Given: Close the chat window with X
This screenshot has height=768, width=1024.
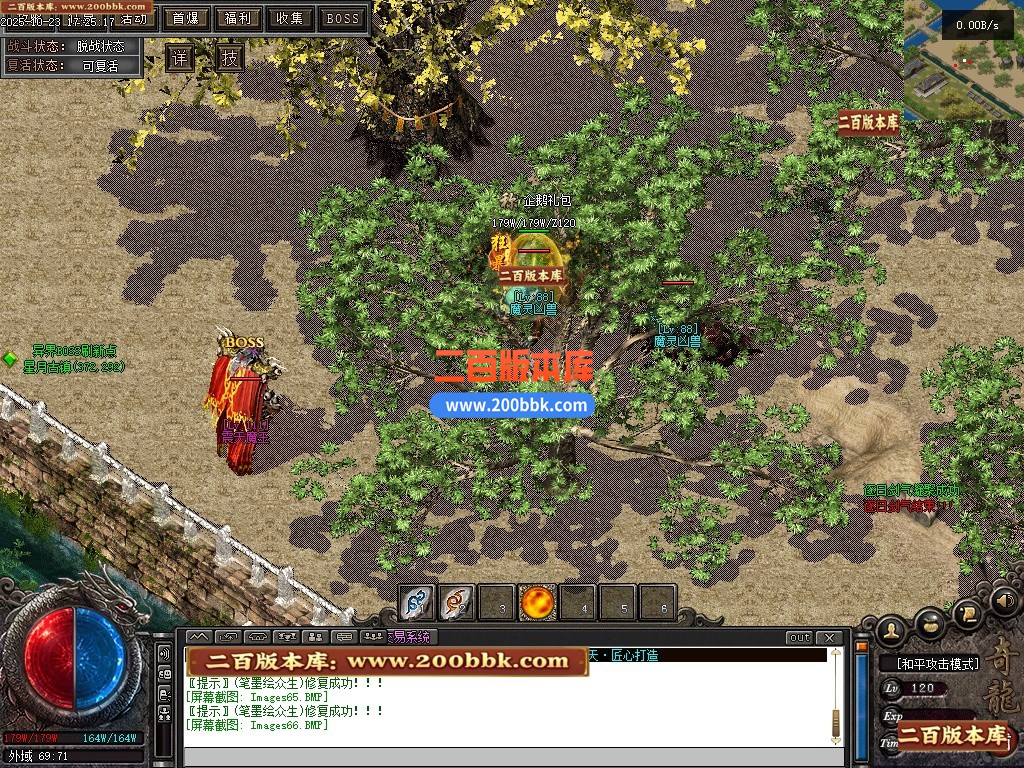Looking at the screenshot, I should click(x=829, y=638).
